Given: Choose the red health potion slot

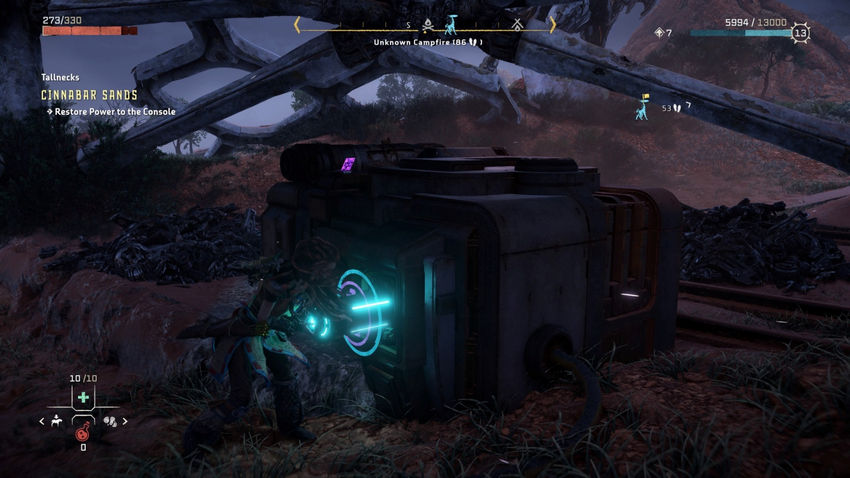Looking at the screenshot, I should (x=83, y=432).
